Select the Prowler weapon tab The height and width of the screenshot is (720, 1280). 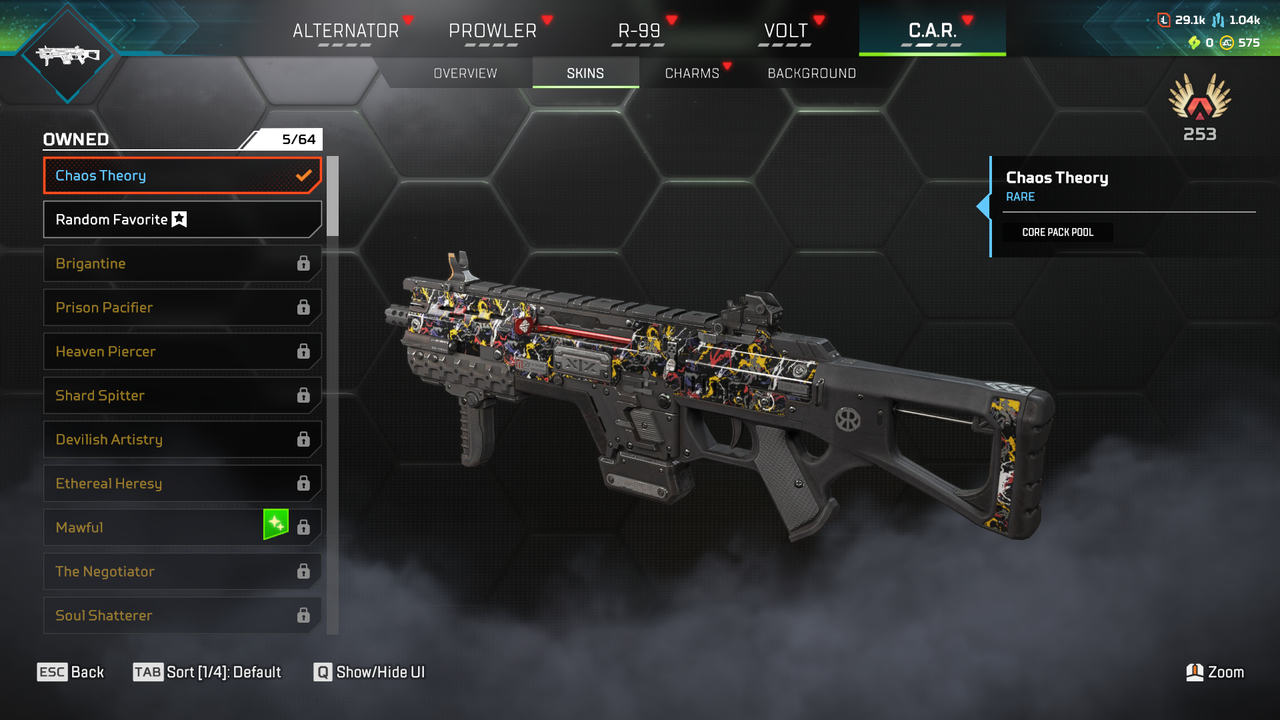click(492, 31)
